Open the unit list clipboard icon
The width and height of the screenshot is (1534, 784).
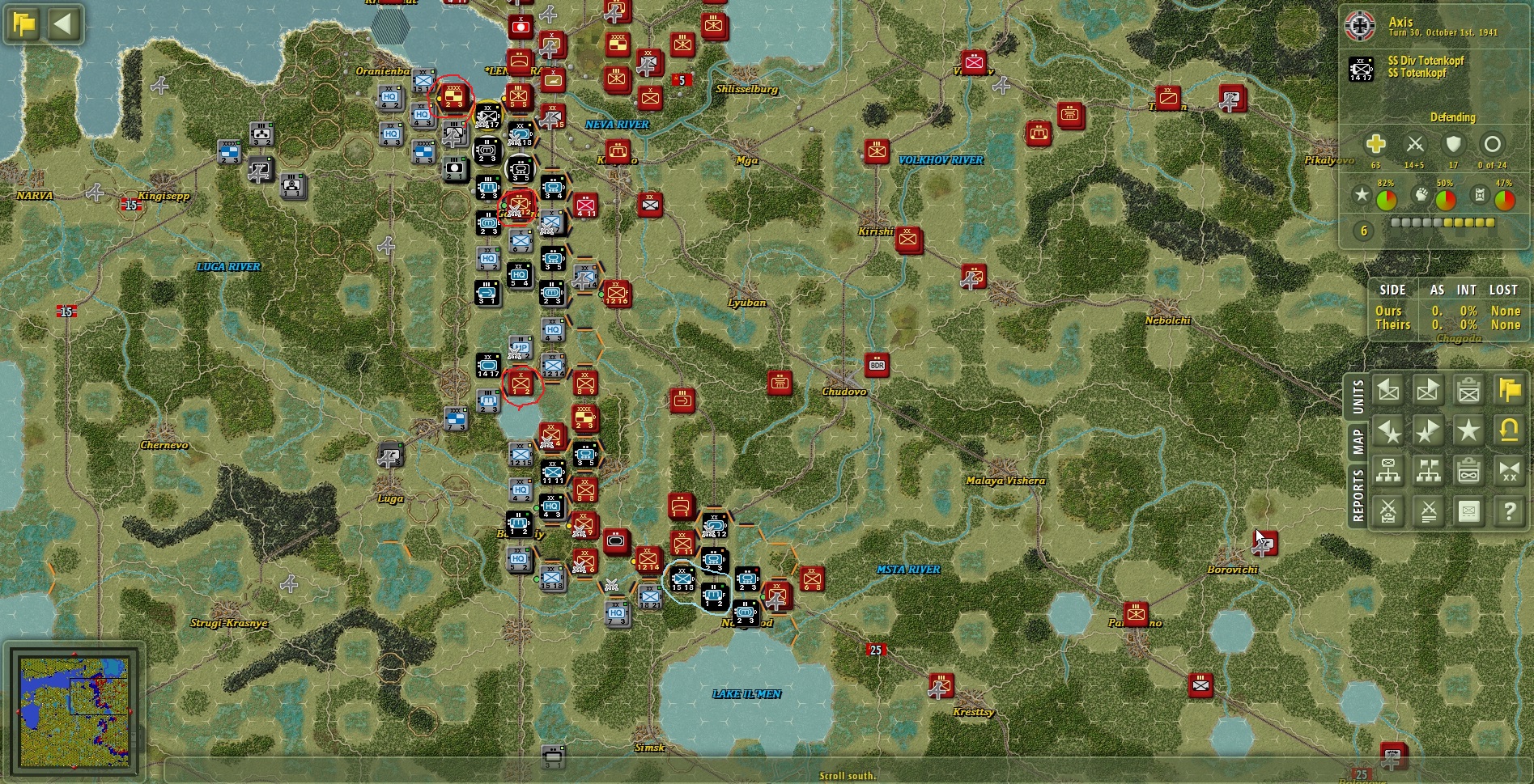click(1468, 390)
